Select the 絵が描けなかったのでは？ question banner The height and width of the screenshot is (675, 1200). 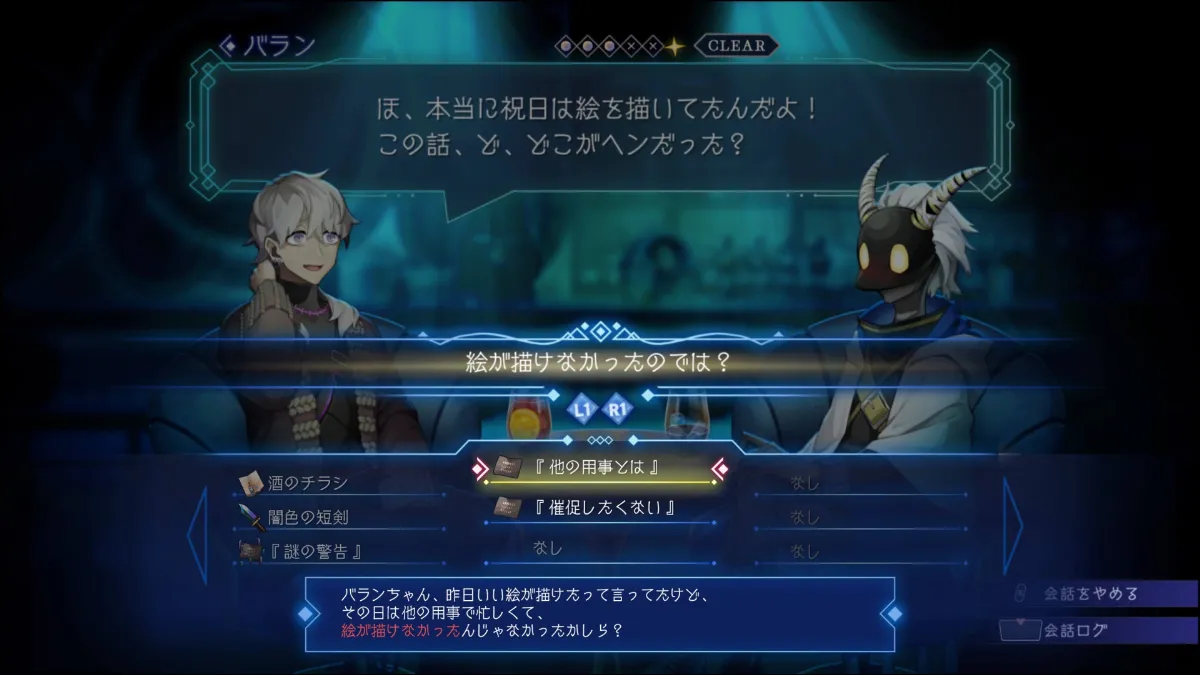click(x=599, y=362)
